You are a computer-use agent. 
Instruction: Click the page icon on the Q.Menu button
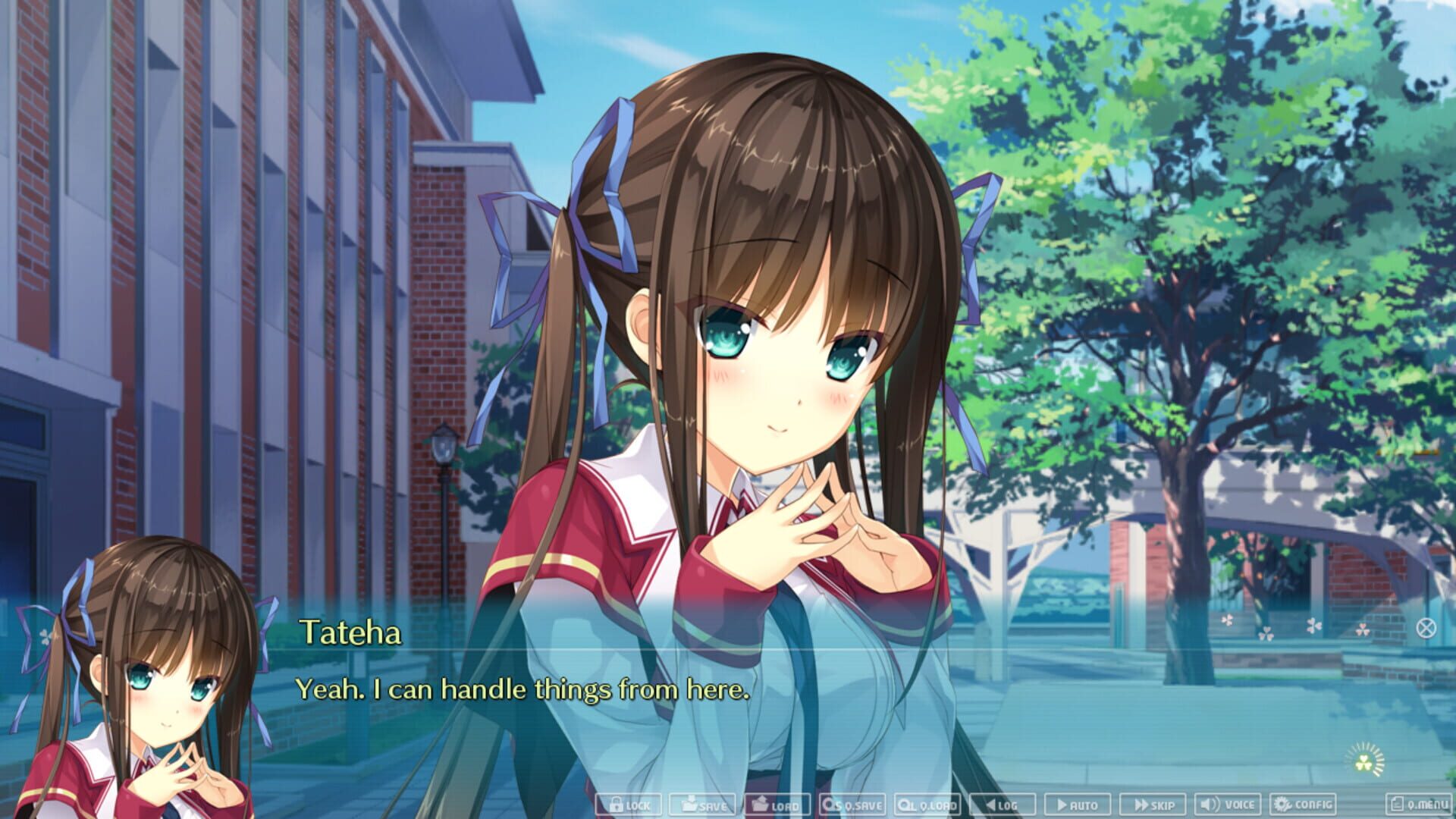[x=1398, y=805]
